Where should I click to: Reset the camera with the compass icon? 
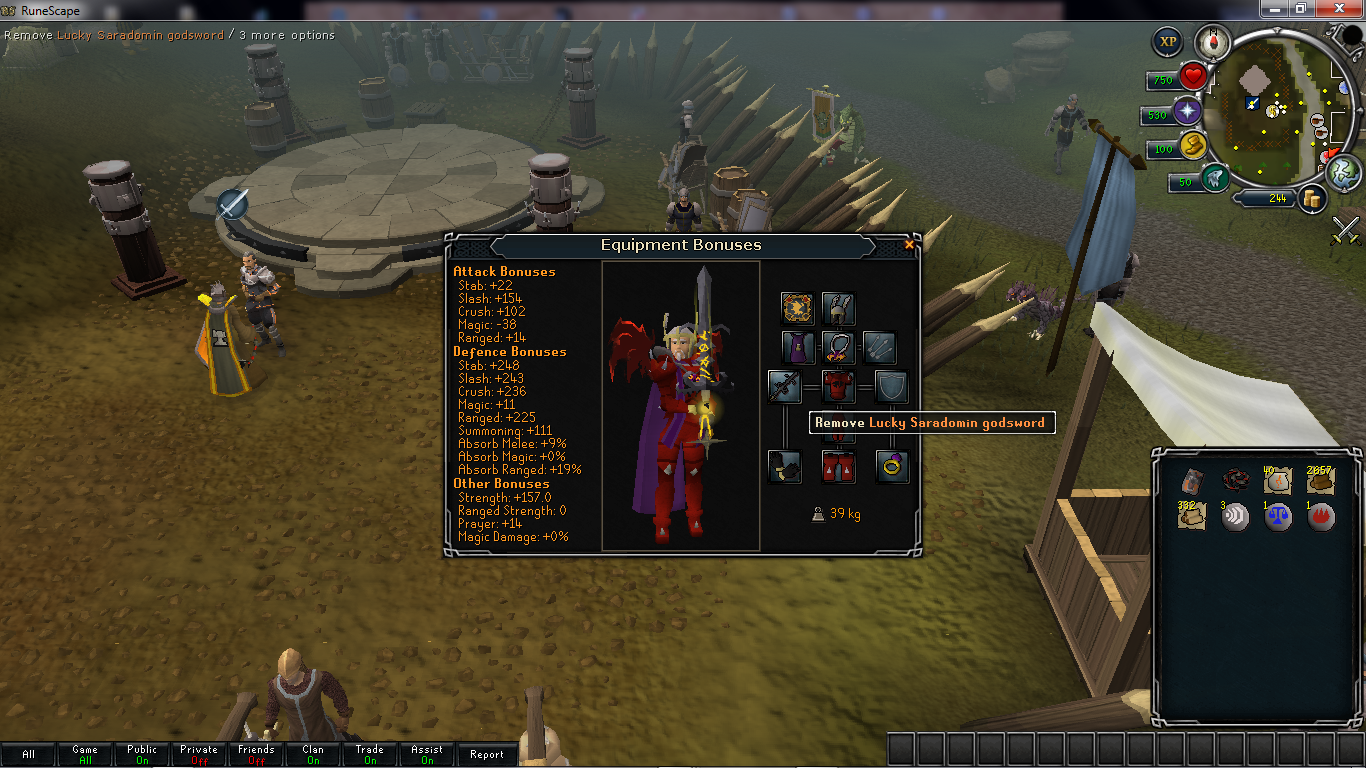click(1211, 41)
